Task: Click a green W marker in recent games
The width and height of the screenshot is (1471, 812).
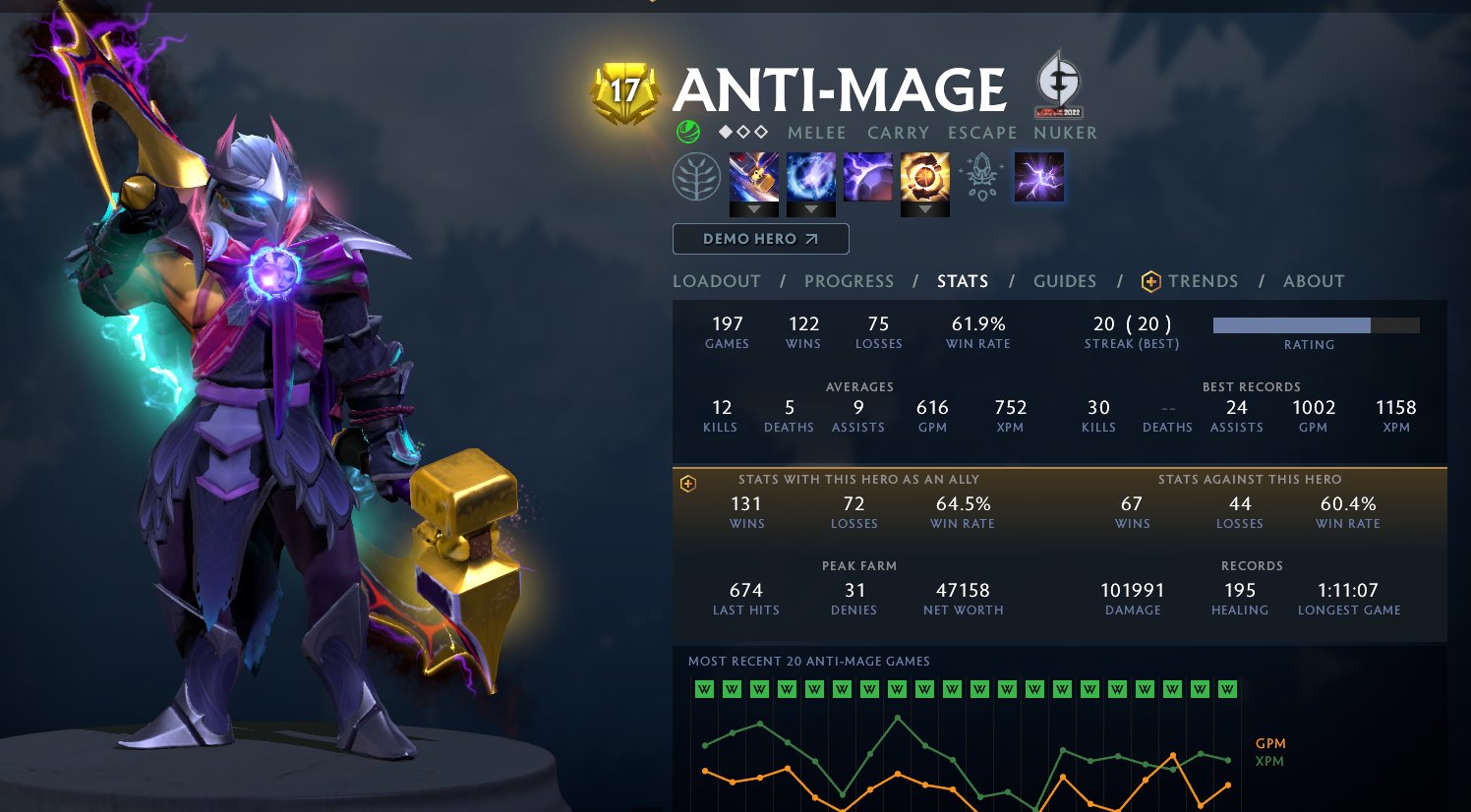Action: pyautogui.click(x=703, y=690)
